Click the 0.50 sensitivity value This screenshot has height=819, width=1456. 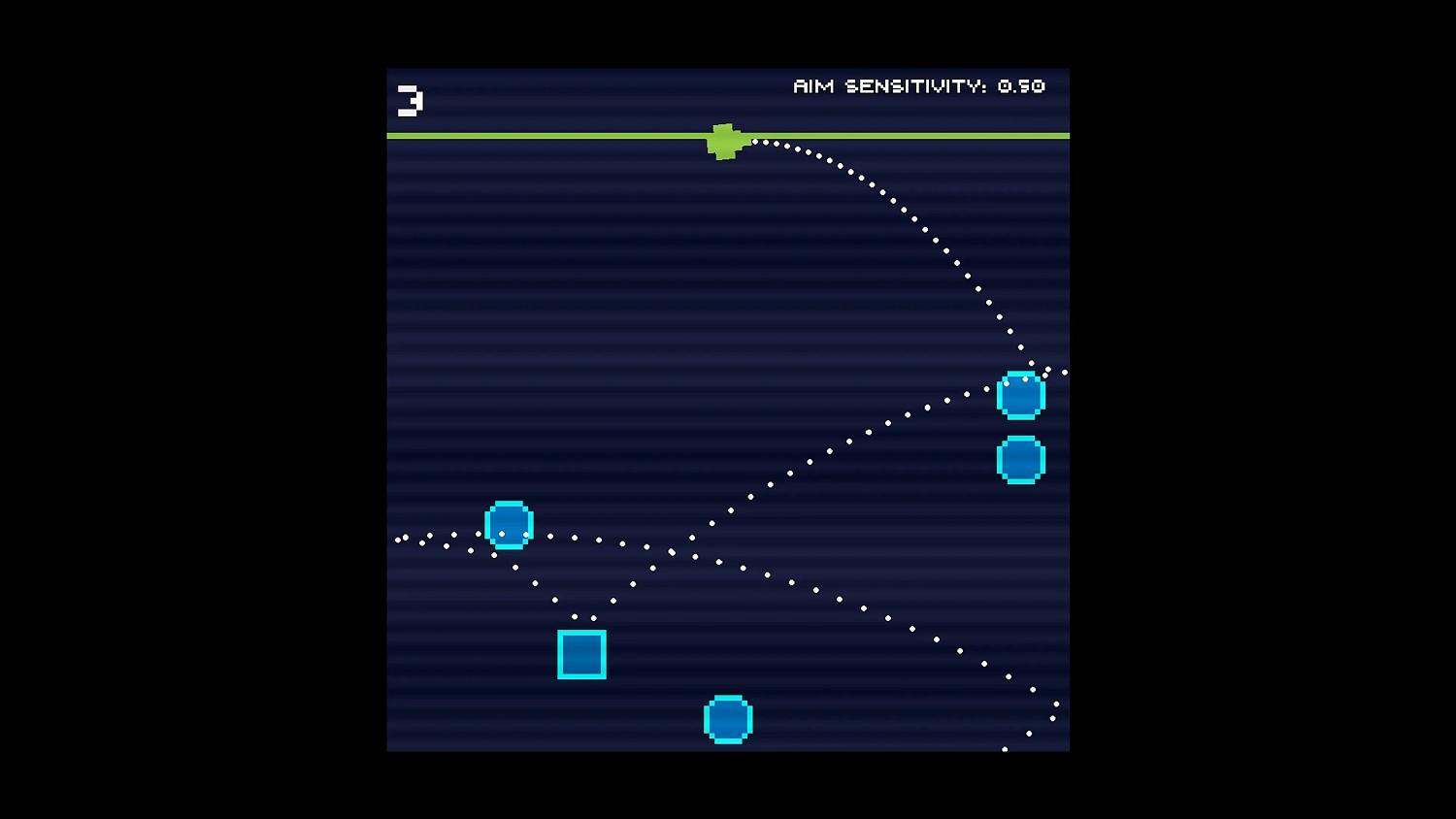click(x=1020, y=86)
